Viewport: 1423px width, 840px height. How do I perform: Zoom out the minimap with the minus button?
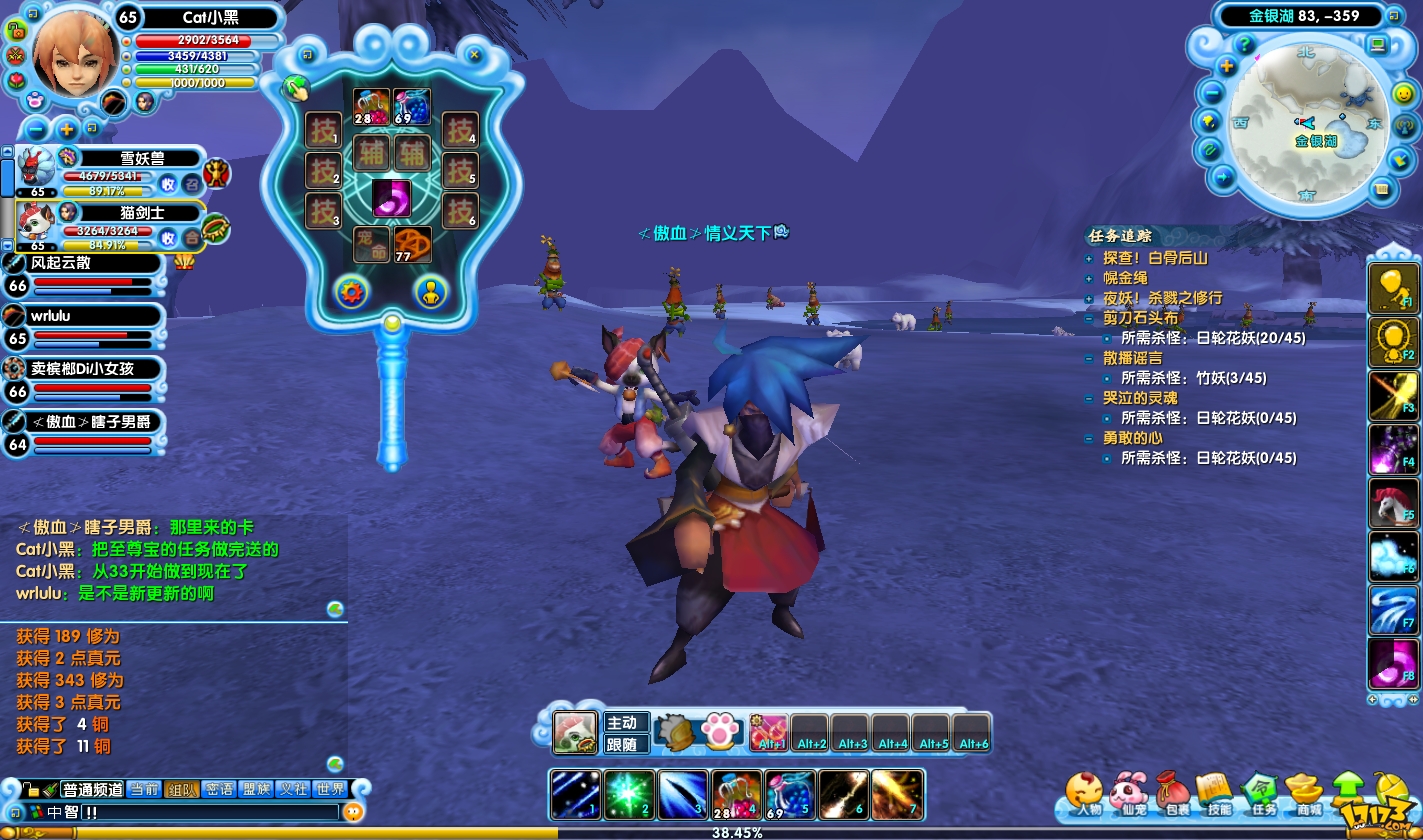(1213, 93)
